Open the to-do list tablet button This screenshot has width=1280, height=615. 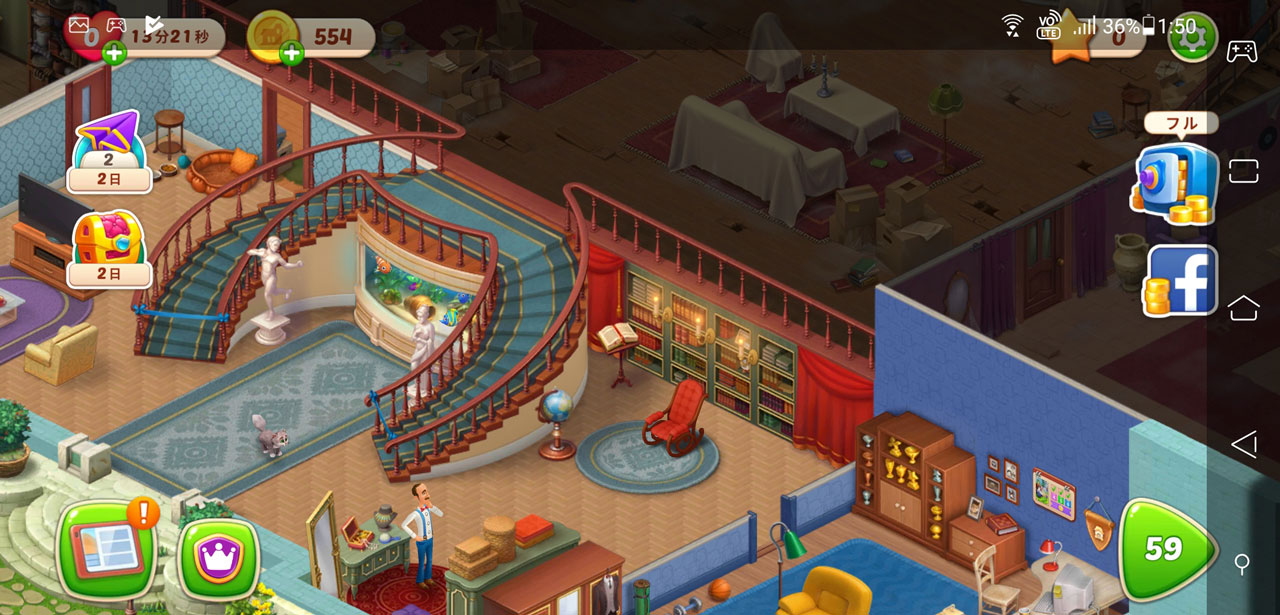pyautogui.click(x=108, y=551)
